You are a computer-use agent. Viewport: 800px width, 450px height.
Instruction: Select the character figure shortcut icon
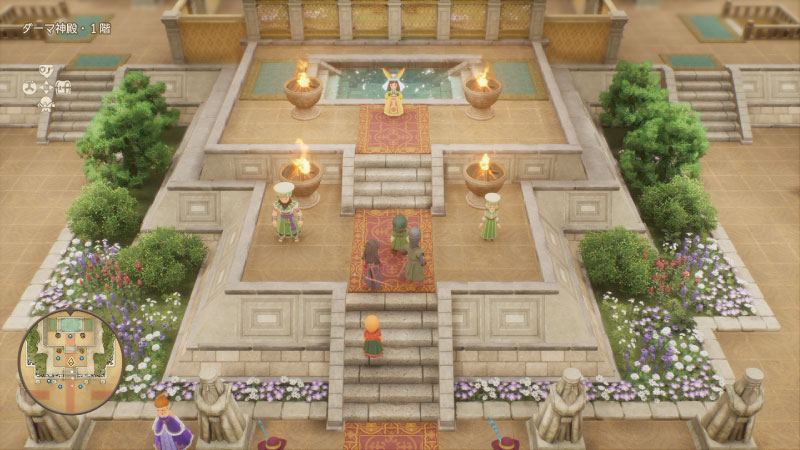click(46, 105)
